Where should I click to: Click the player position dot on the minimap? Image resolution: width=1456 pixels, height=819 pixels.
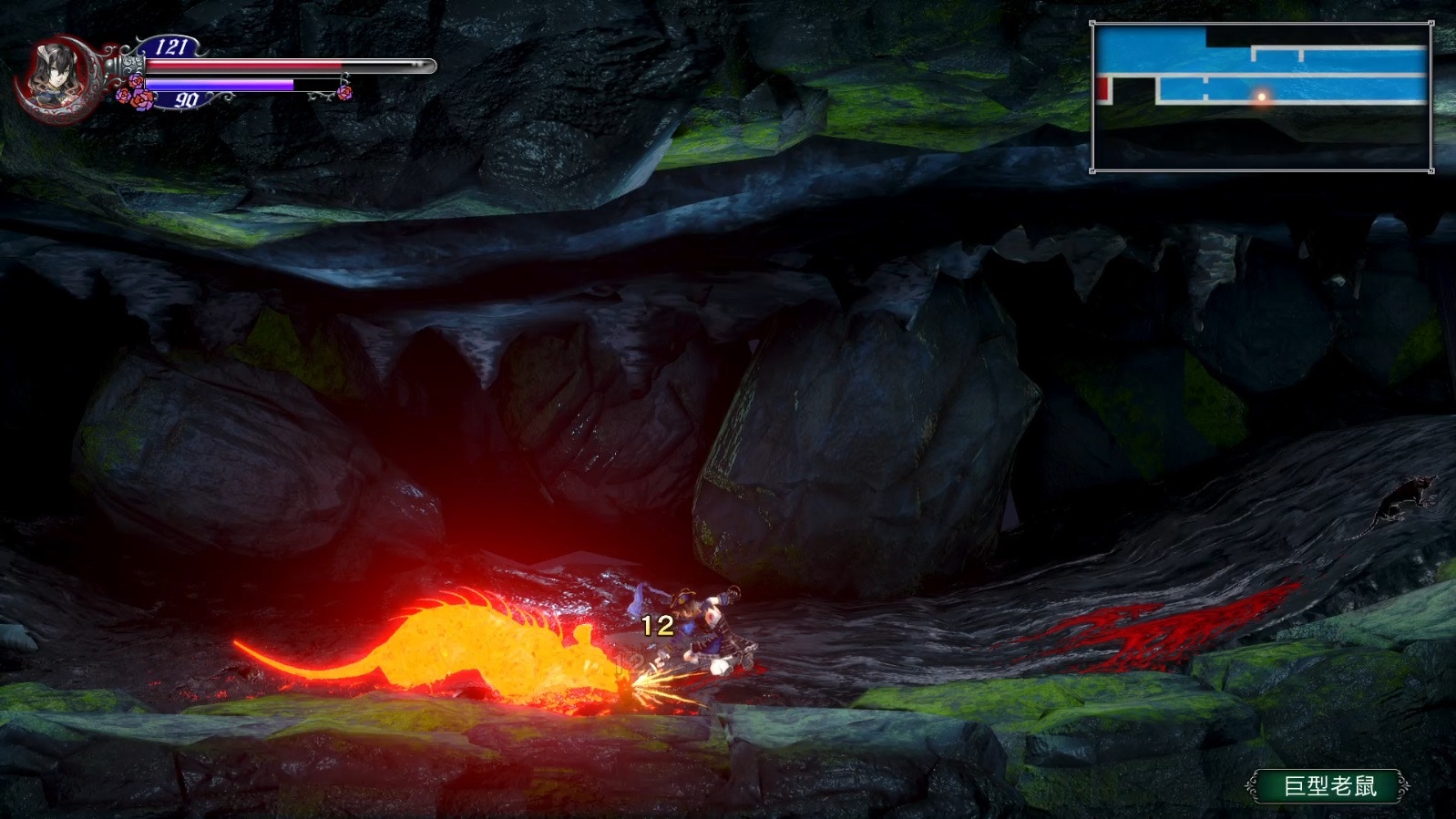coord(1262,97)
